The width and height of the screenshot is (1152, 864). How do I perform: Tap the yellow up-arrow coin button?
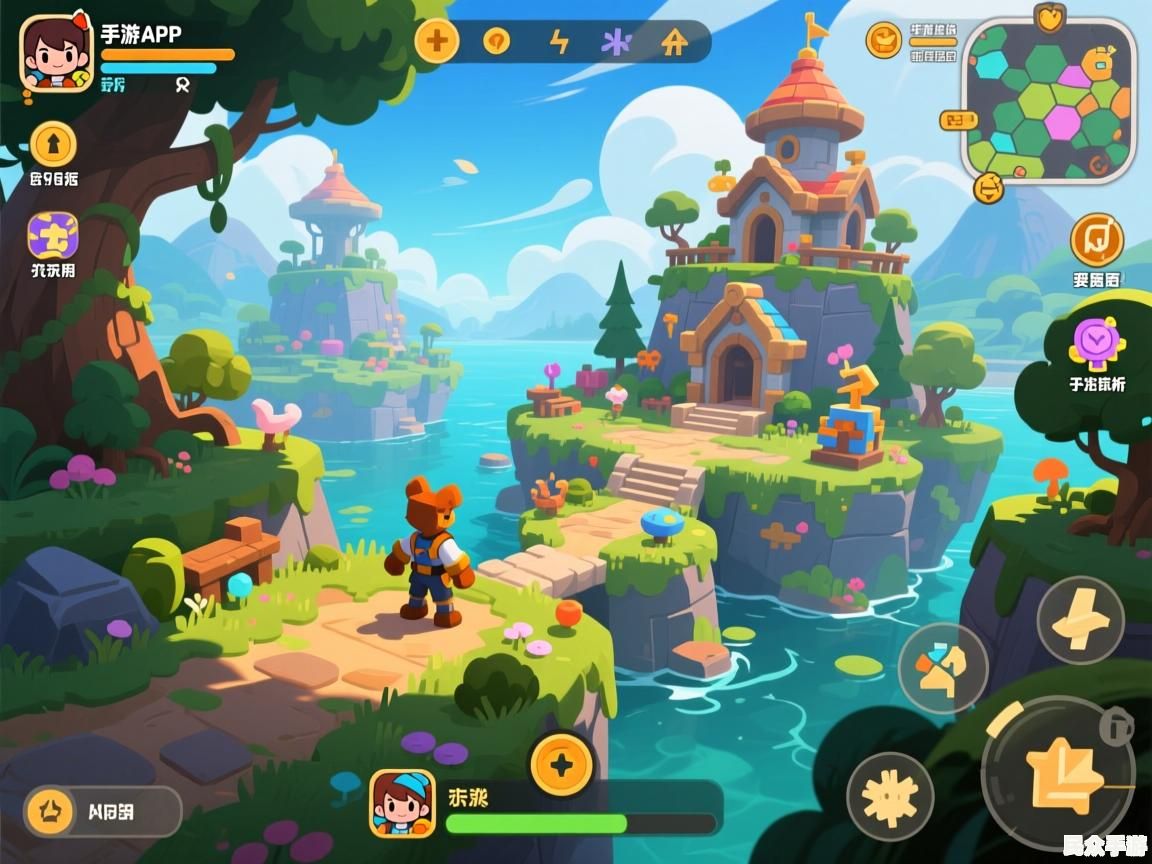tap(54, 145)
